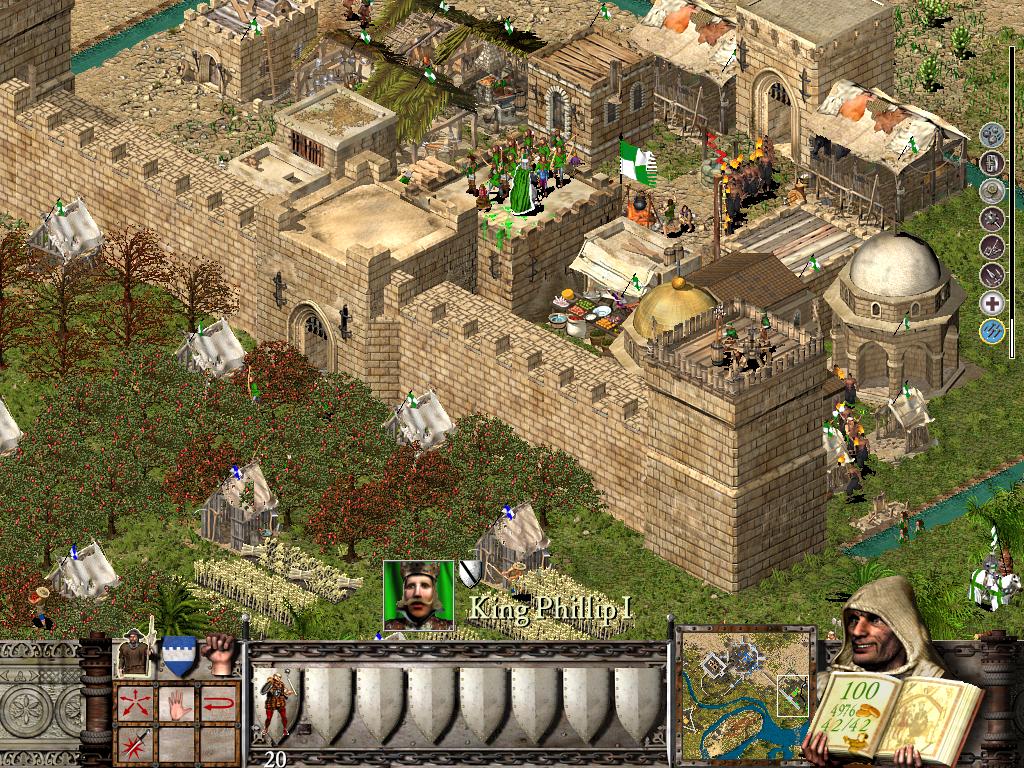1024x768 pixels.
Task: Click the top round icon in side column
Action: point(992,135)
